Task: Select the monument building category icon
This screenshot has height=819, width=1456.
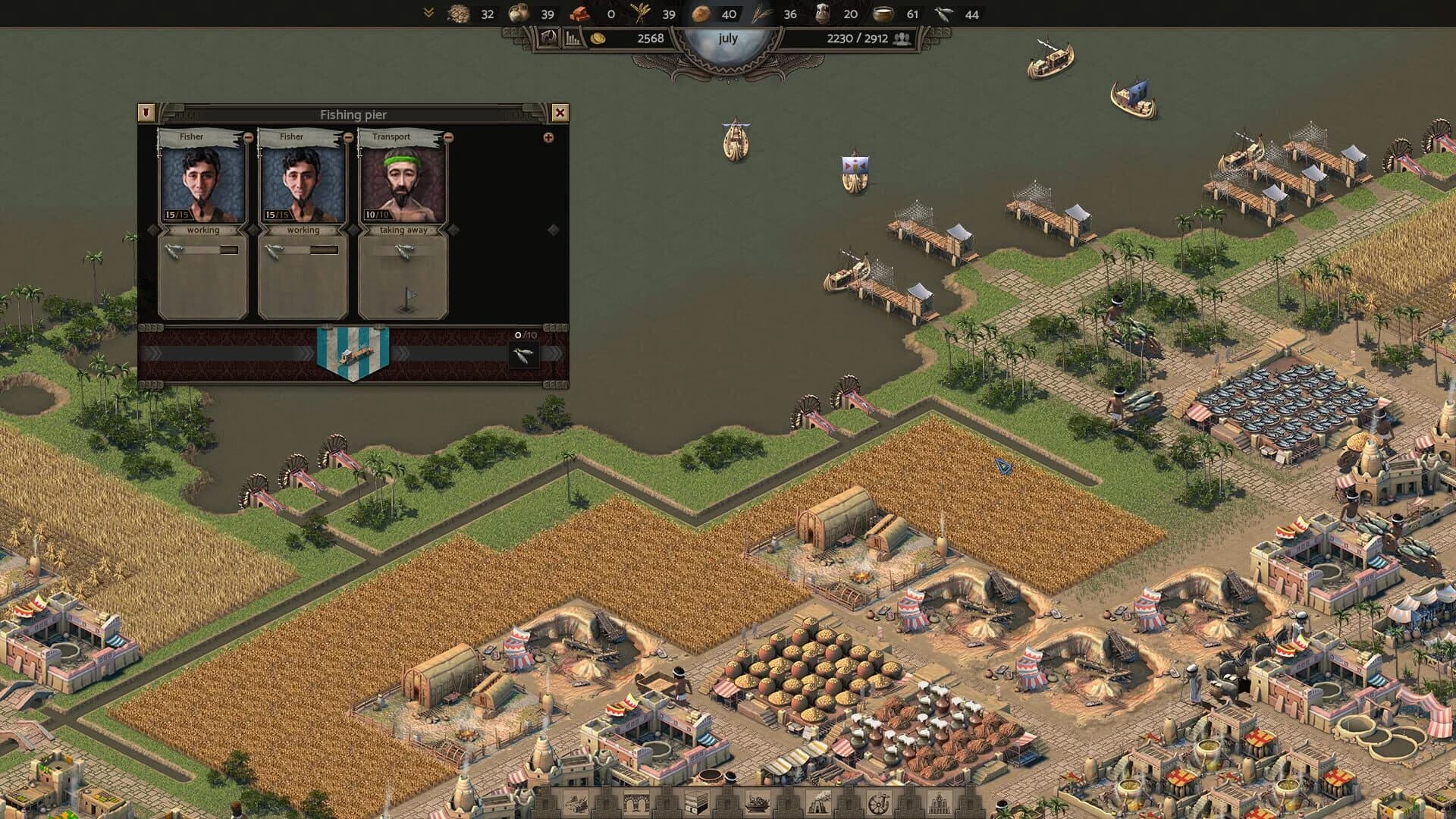Action: click(940, 802)
